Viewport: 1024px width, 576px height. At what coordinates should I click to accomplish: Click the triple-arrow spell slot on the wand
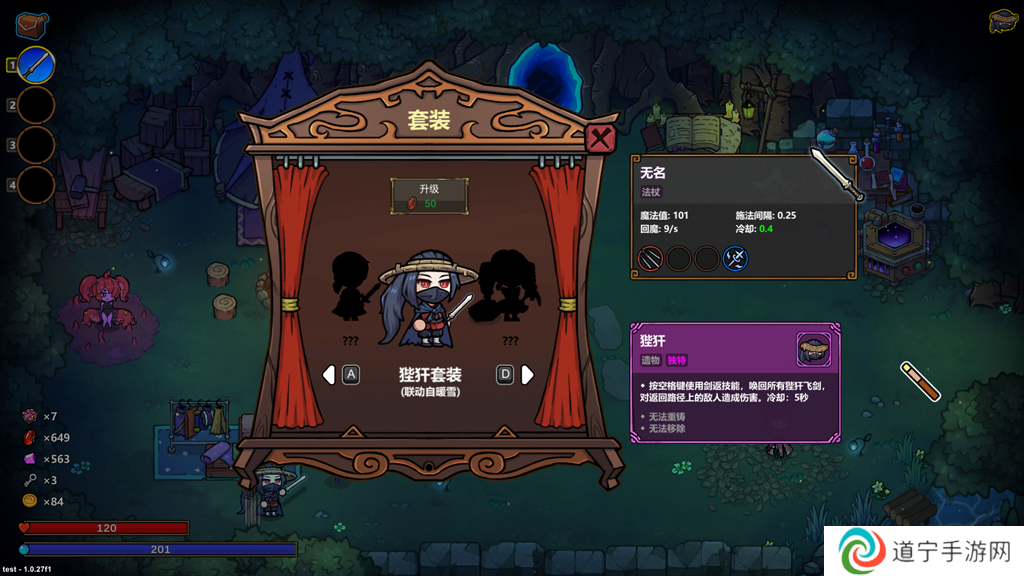pyautogui.click(x=650, y=259)
